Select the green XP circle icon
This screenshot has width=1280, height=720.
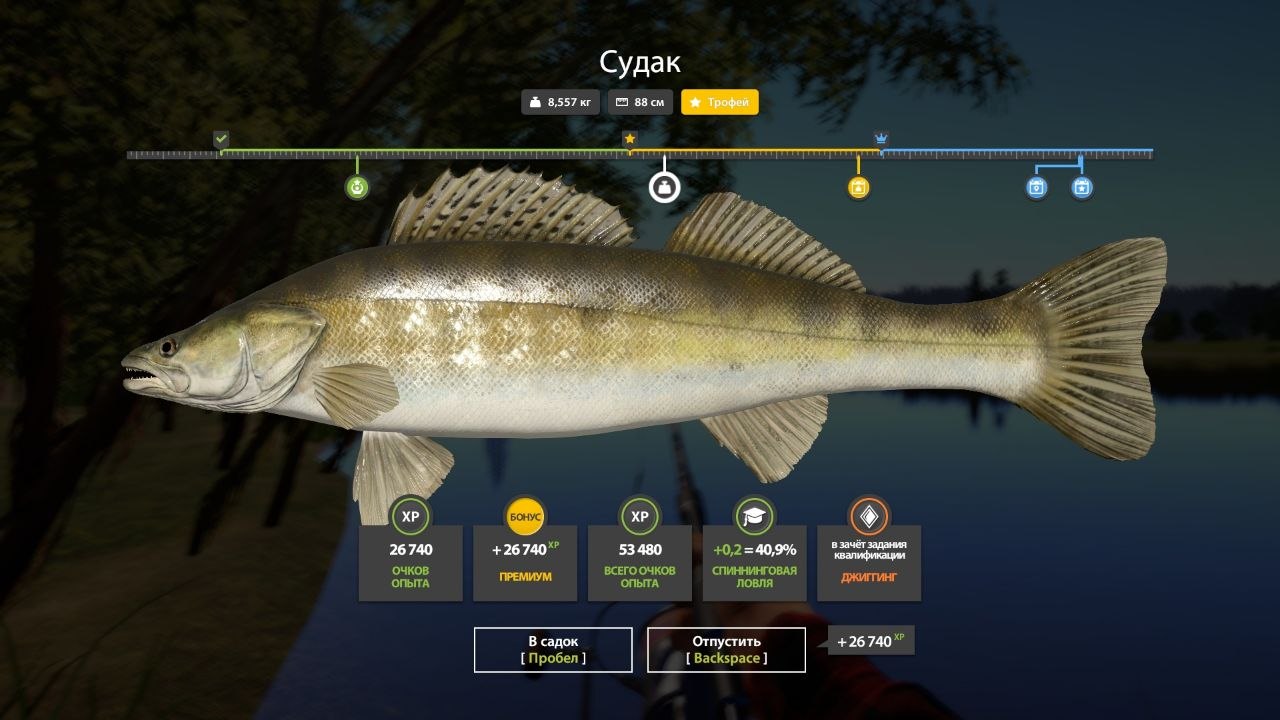[410, 517]
